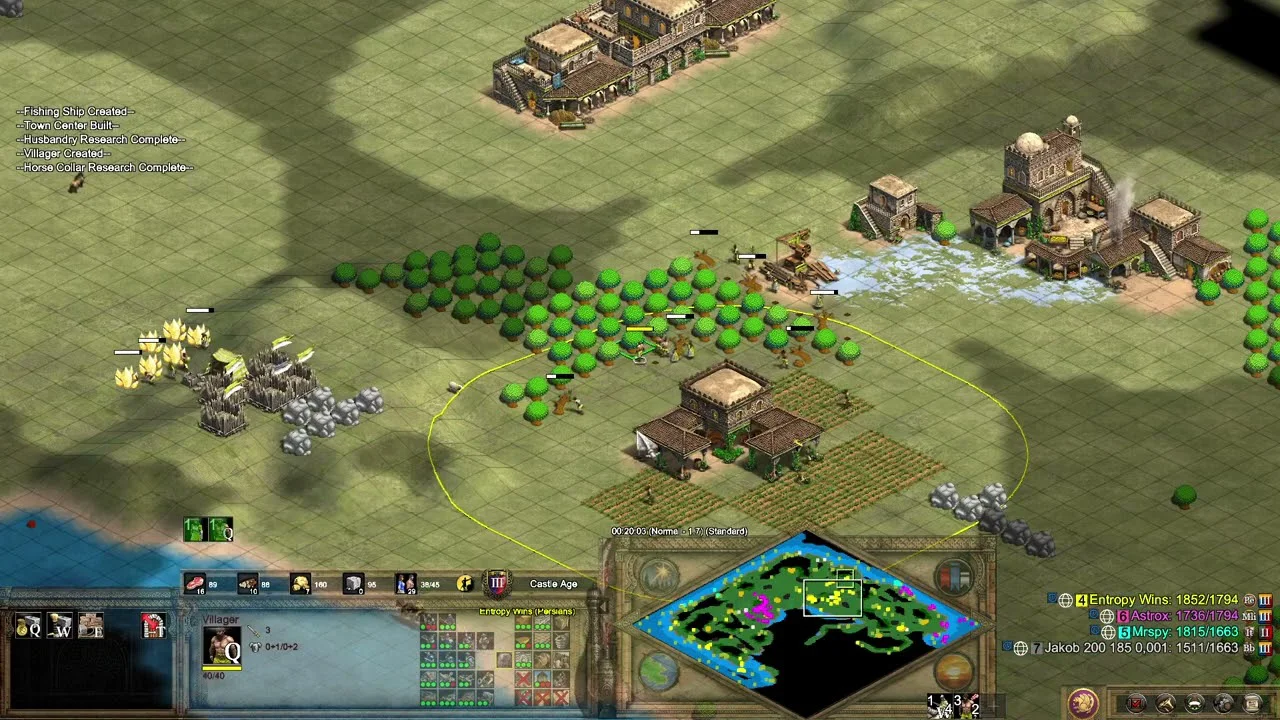Open the scroll icon main menu button
The height and width of the screenshot is (720, 1280).
(1252, 703)
